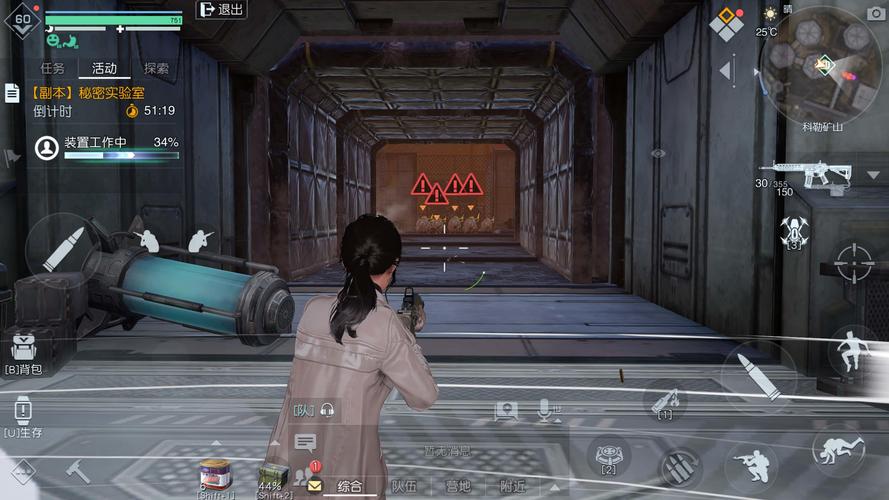Image resolution: width=889 pixels, height=500 pixels.
Task: Crouch using the kneeling soldier button
Action: (751, 465)
